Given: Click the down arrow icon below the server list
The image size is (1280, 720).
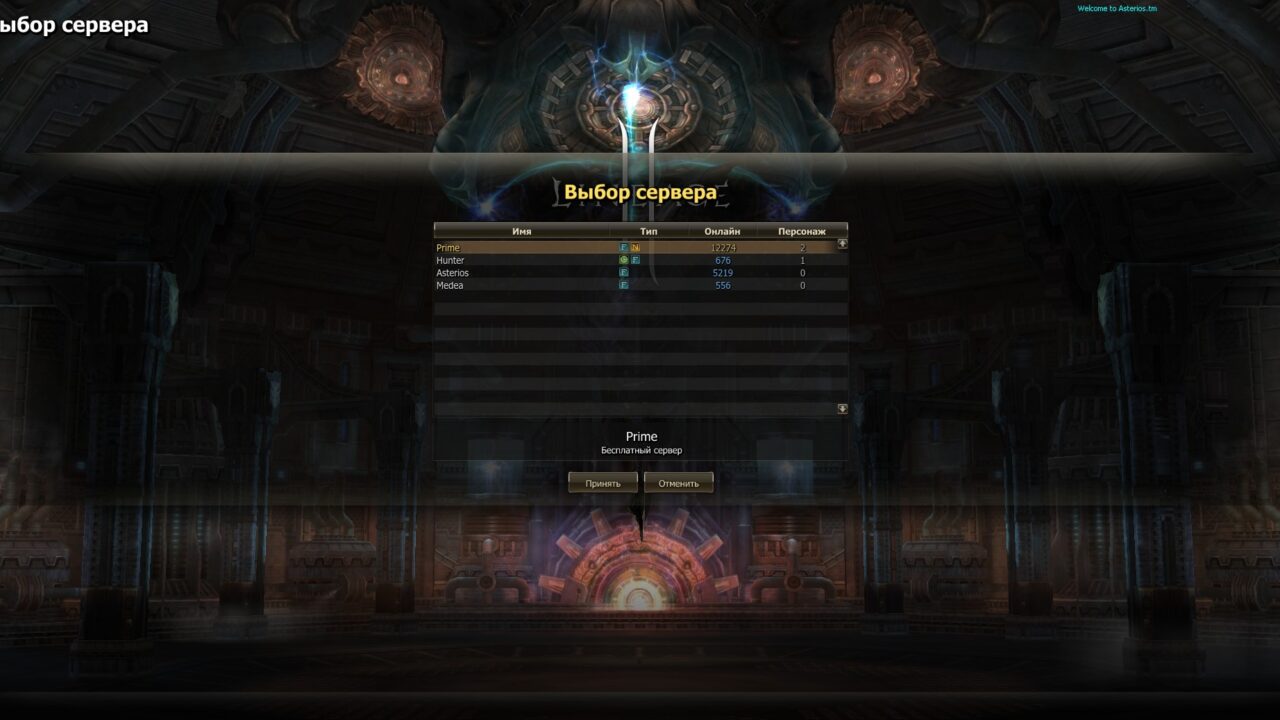Looking at the screenshot, I should [841, 406].
